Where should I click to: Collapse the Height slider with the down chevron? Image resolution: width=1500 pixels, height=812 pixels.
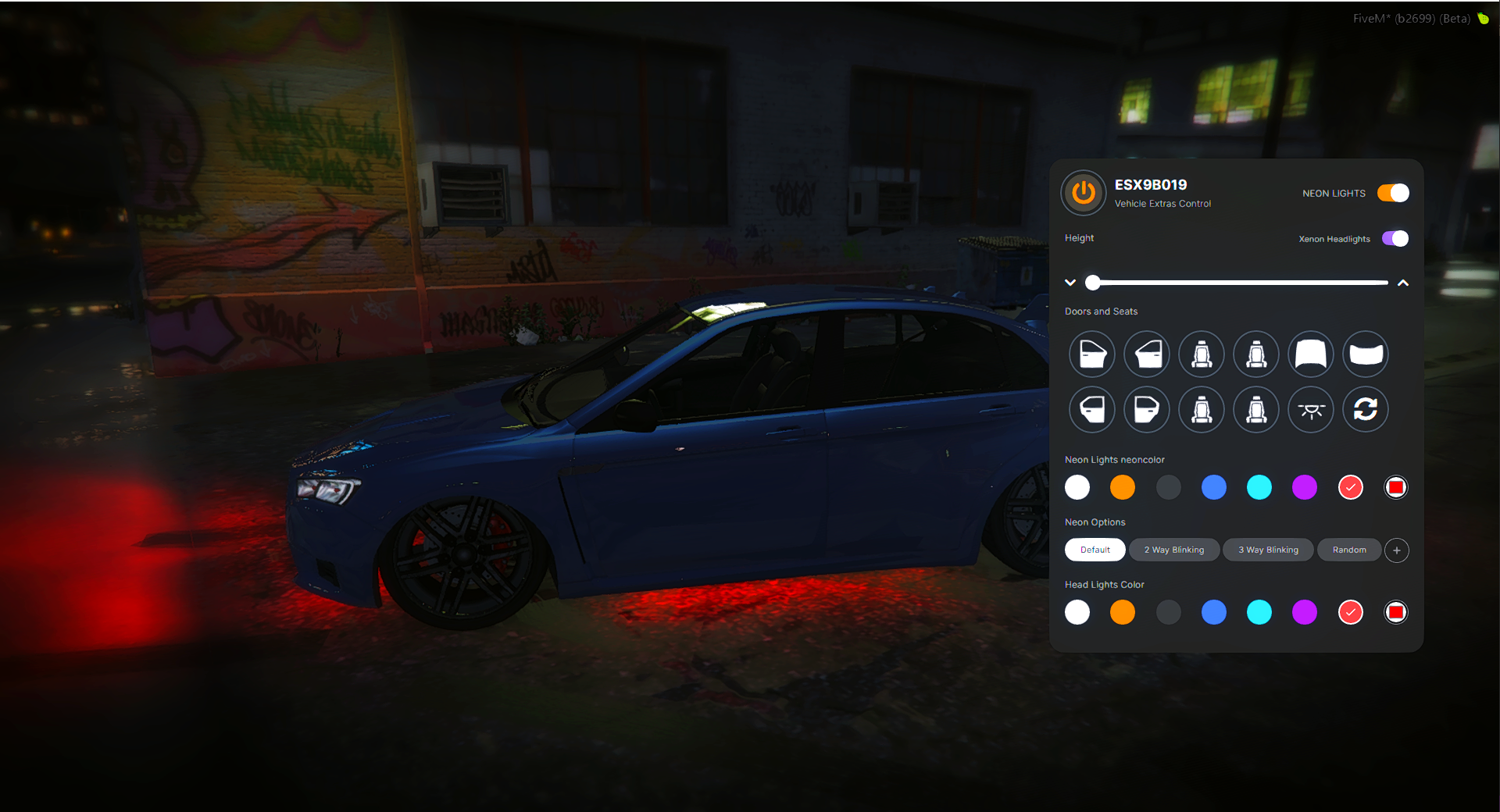[1070, 283]
